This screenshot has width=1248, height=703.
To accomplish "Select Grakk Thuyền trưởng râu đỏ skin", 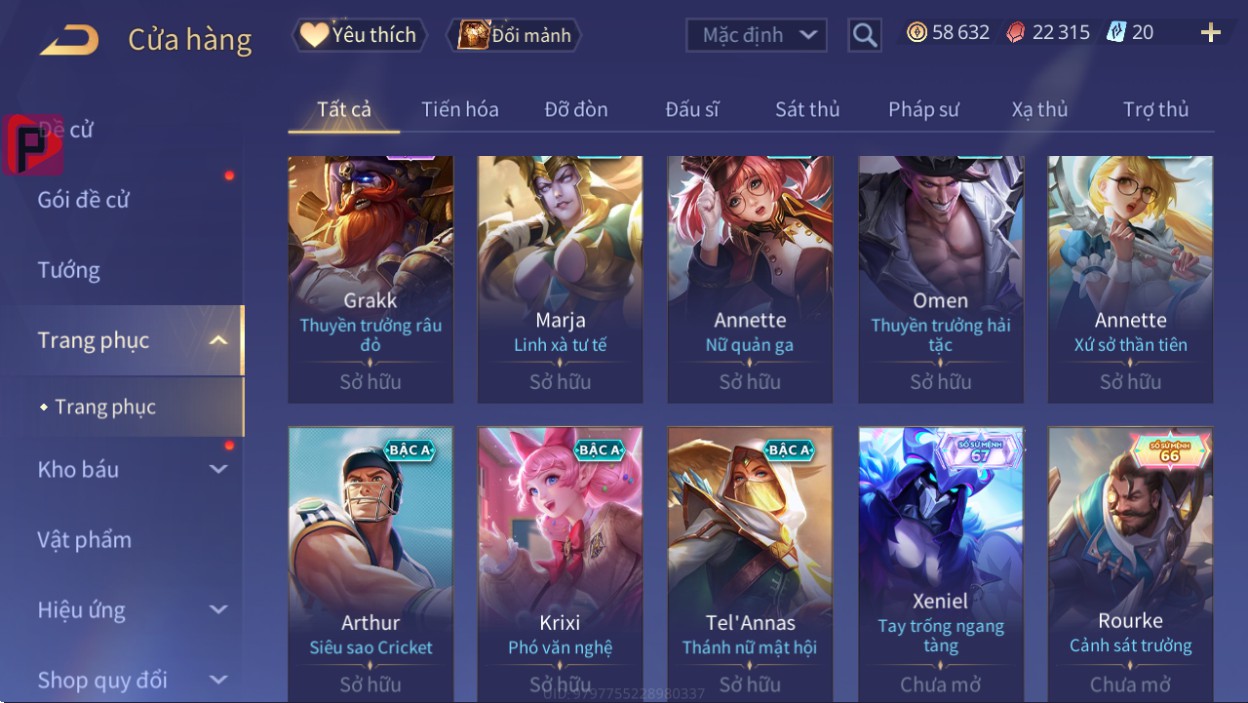I will pos(370,279).
